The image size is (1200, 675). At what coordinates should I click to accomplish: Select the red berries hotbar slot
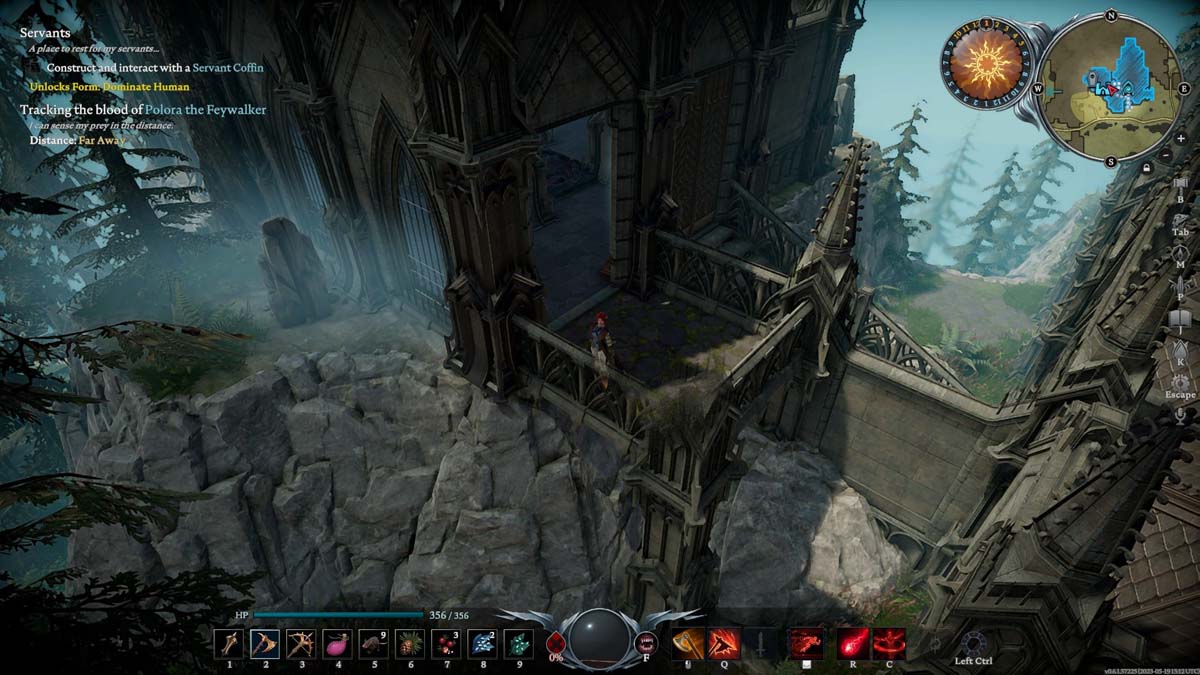(445, 643)
